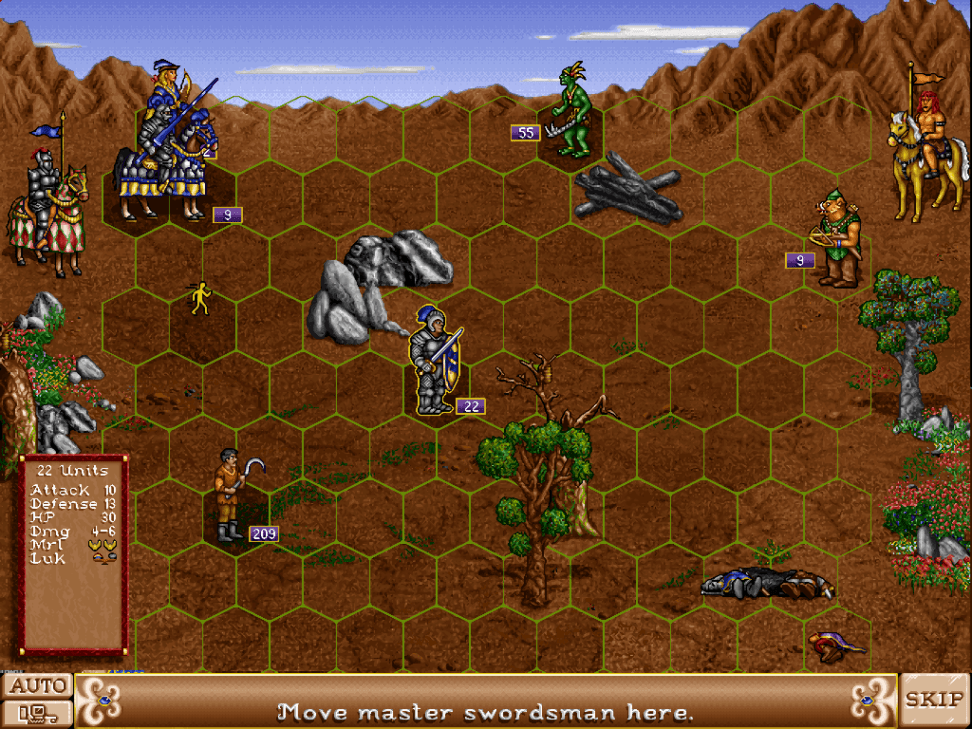
Task: Skip the current unit's turn
Action: pyautogui.click(x=935, y=699)
